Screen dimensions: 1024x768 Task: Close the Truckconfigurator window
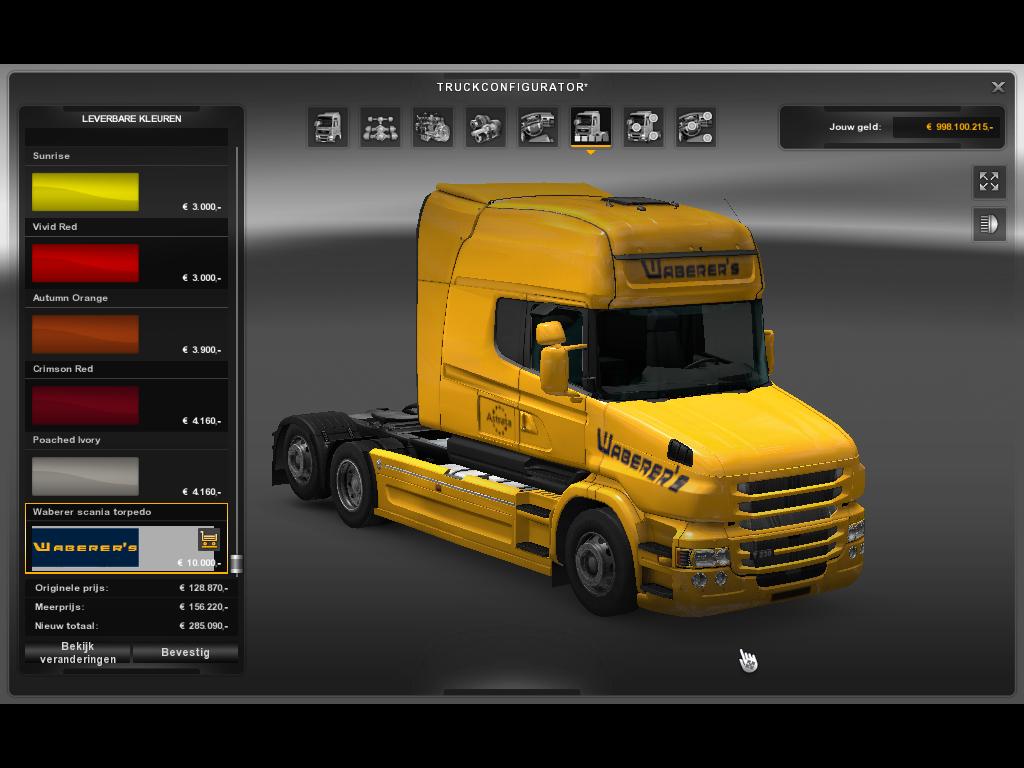click(998, 87)
